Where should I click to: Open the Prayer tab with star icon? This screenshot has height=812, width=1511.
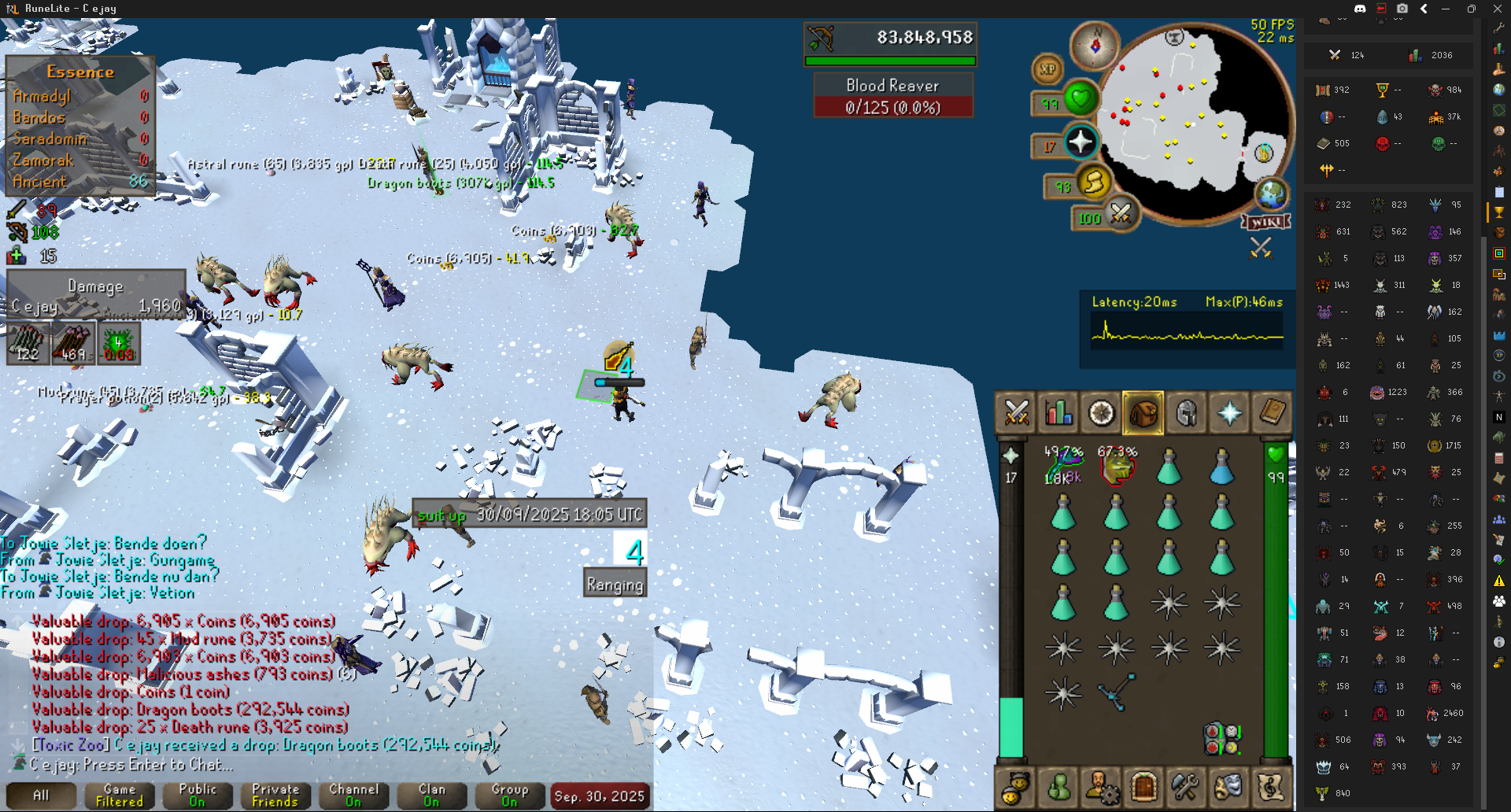pyautogui.click(x=1228, y=412)
